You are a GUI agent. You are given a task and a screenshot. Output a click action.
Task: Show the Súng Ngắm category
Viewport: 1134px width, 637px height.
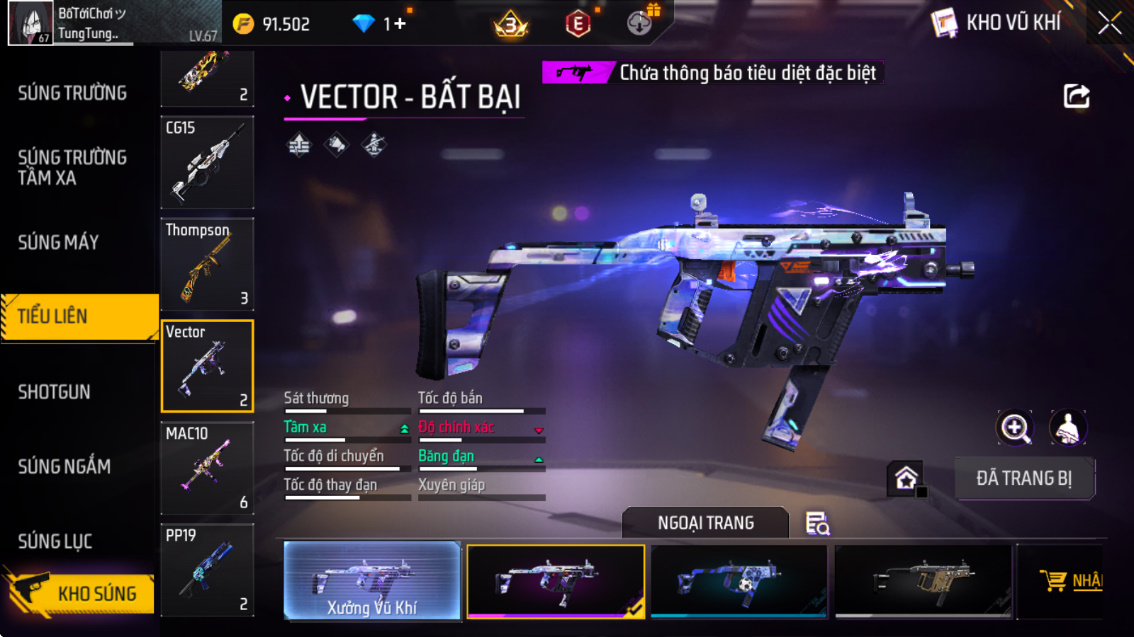64,466
